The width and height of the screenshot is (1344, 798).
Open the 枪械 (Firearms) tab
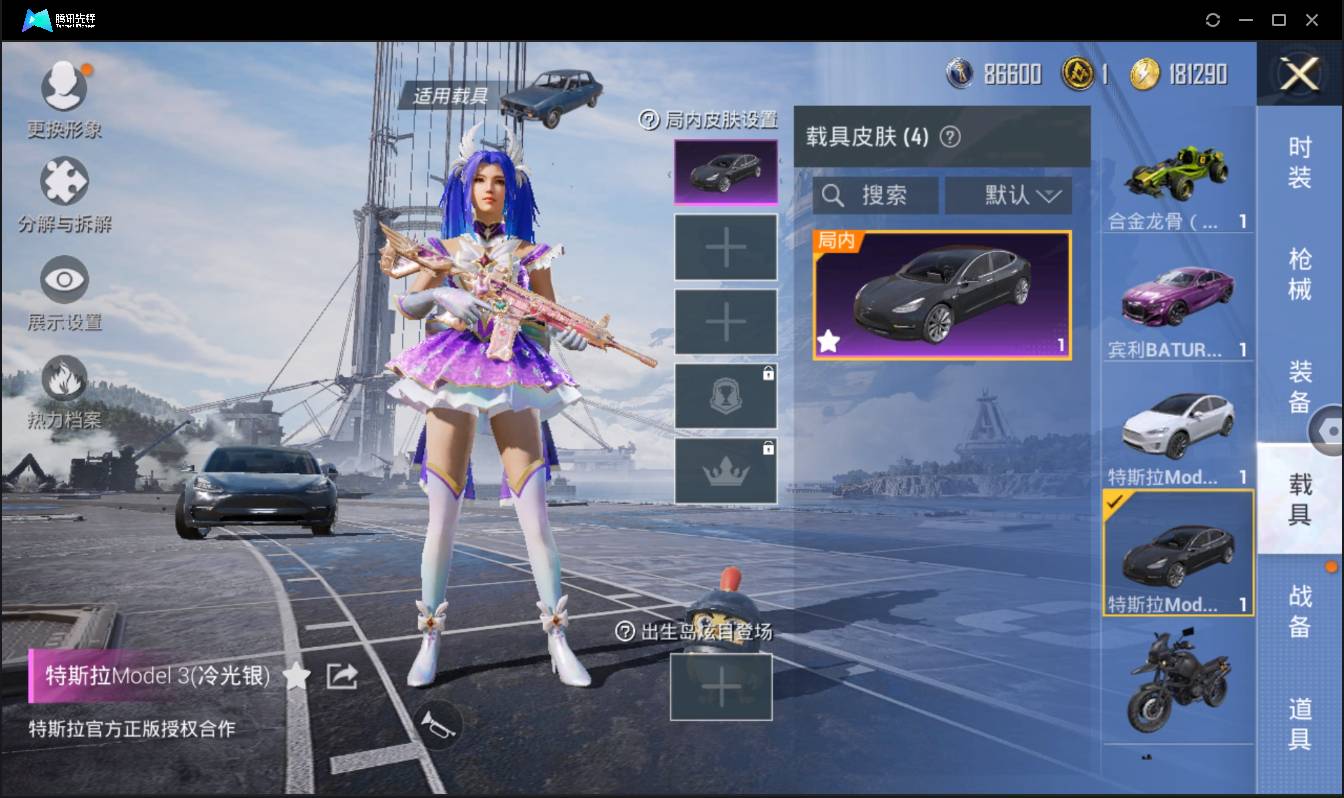(x=1299, y=273)
